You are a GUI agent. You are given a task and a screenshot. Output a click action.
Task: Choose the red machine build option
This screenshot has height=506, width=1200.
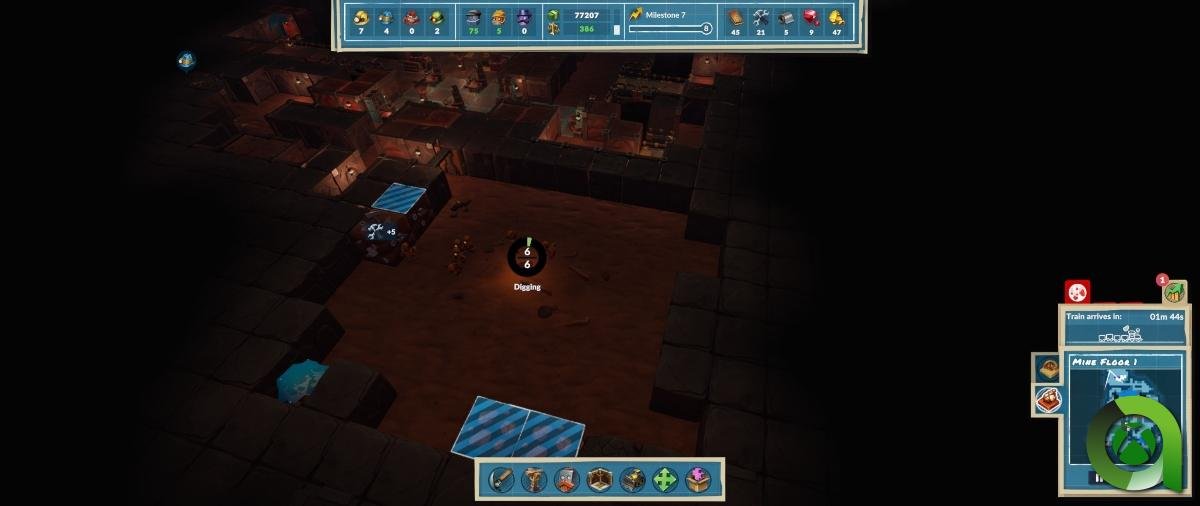tap(567, 480)
